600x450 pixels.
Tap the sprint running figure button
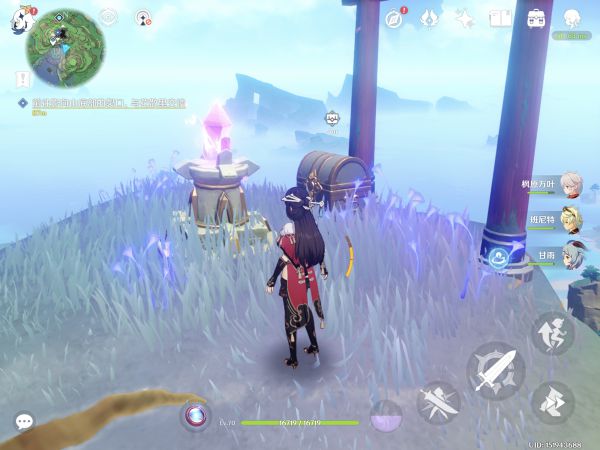552,400
